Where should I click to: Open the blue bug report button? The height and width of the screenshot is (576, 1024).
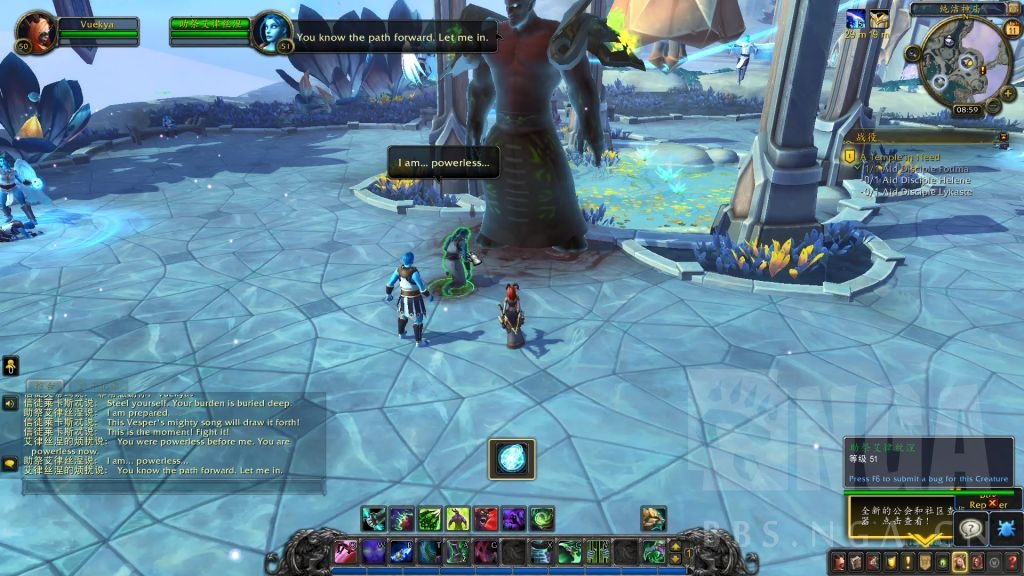click(1004, 527)
